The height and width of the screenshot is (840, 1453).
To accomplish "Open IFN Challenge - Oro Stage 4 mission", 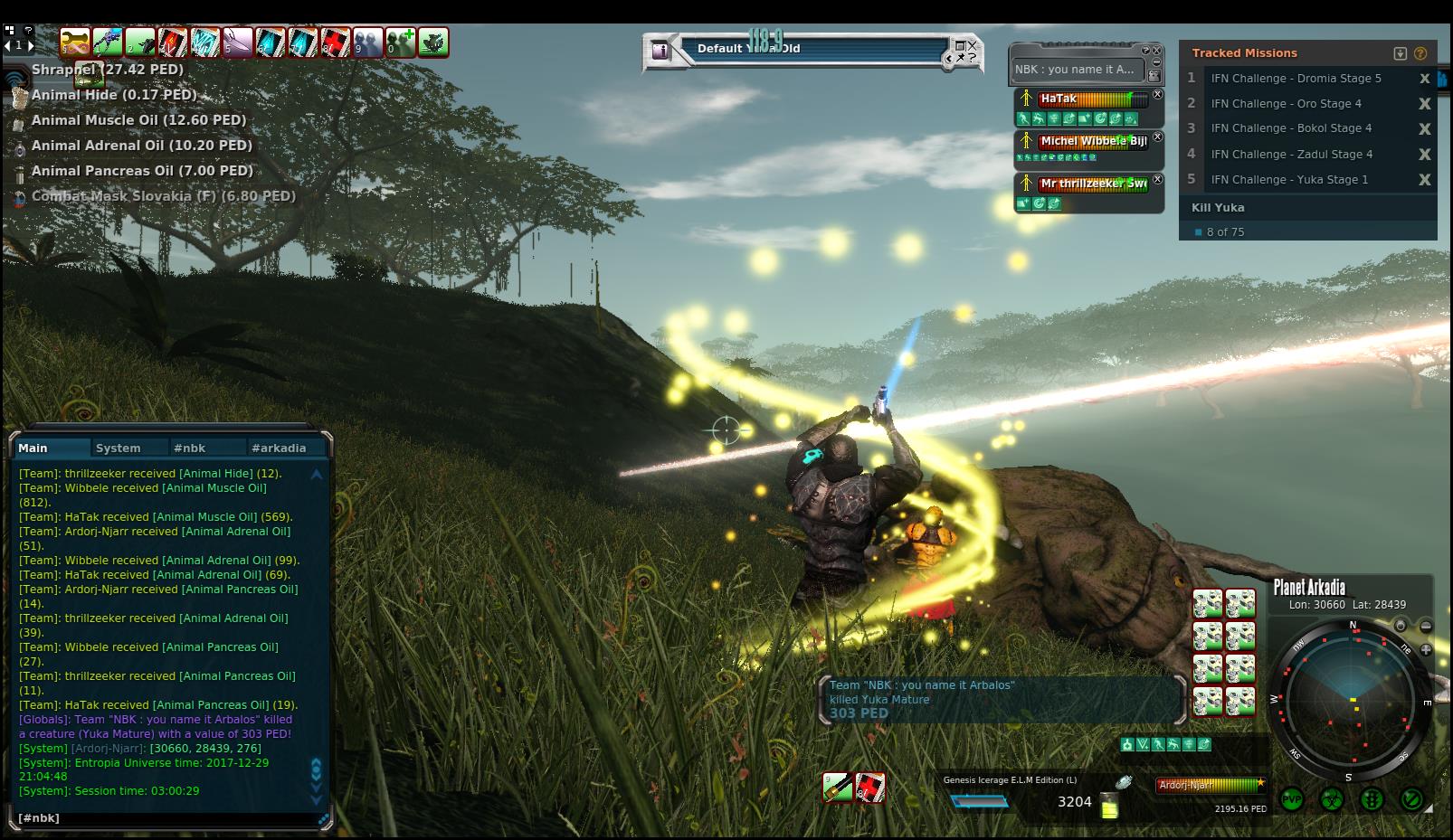I will tap(1286, 104).
